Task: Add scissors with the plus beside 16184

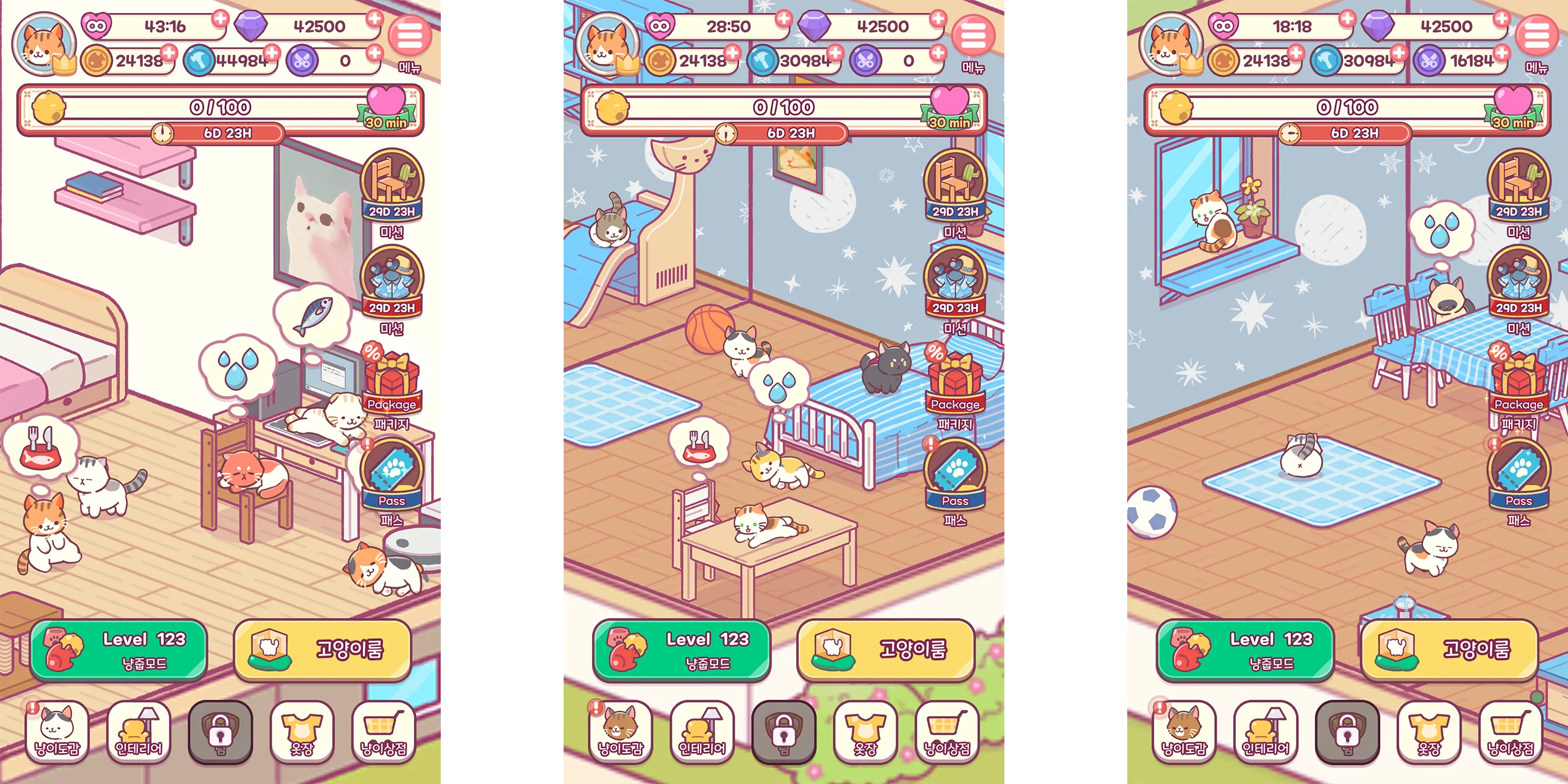Action: (1502, 53)
